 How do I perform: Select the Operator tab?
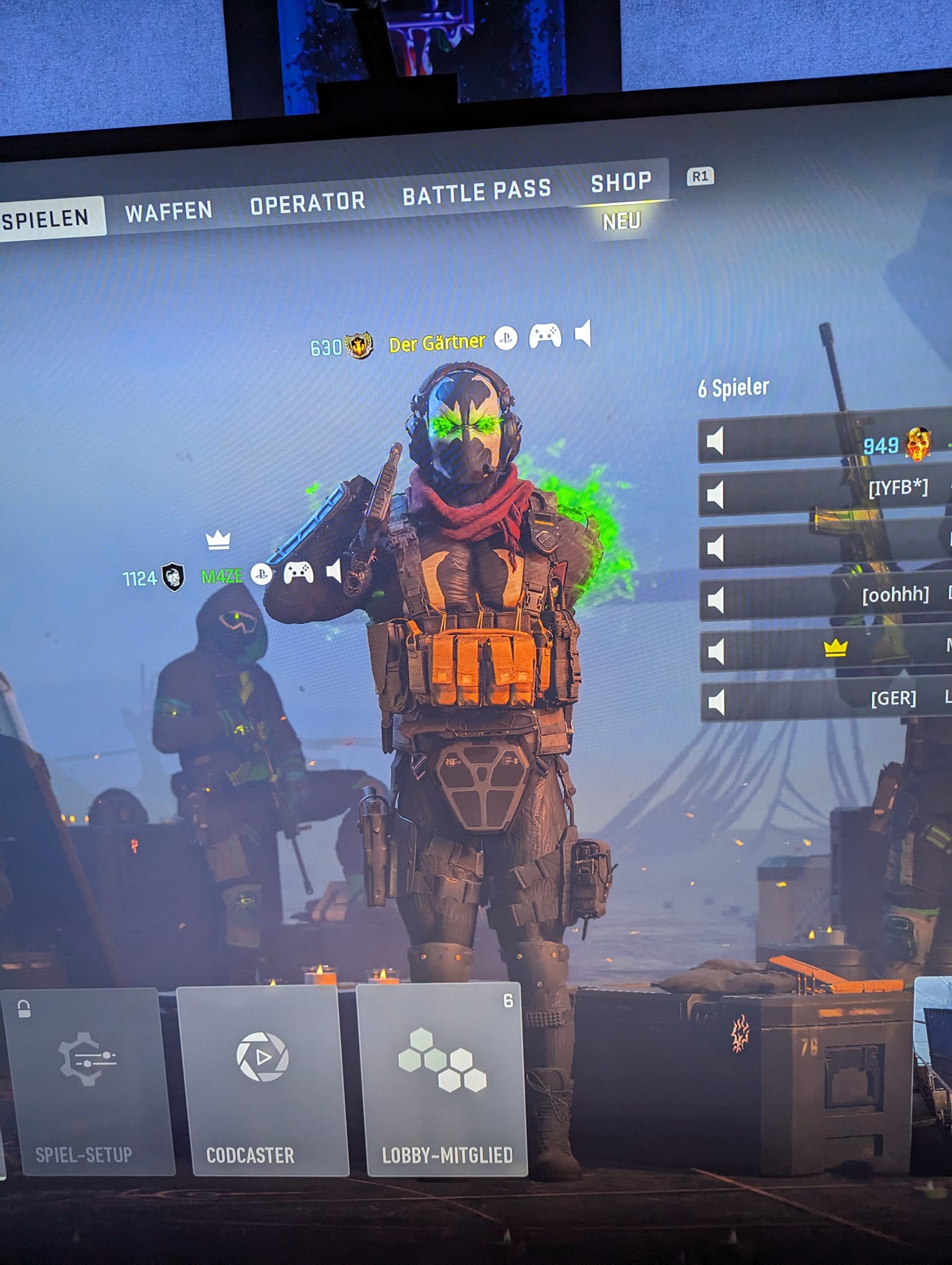pos(307,203)
